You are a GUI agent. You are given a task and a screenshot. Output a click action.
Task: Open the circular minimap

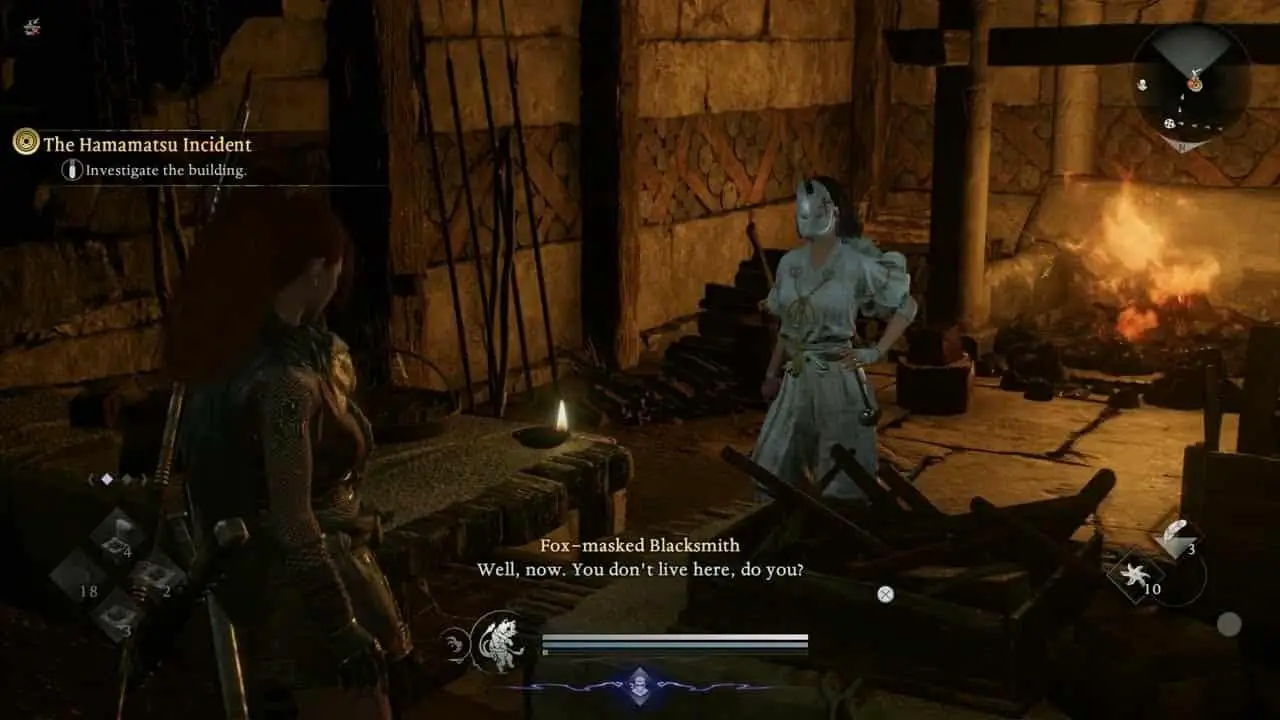pos(1191,86)
